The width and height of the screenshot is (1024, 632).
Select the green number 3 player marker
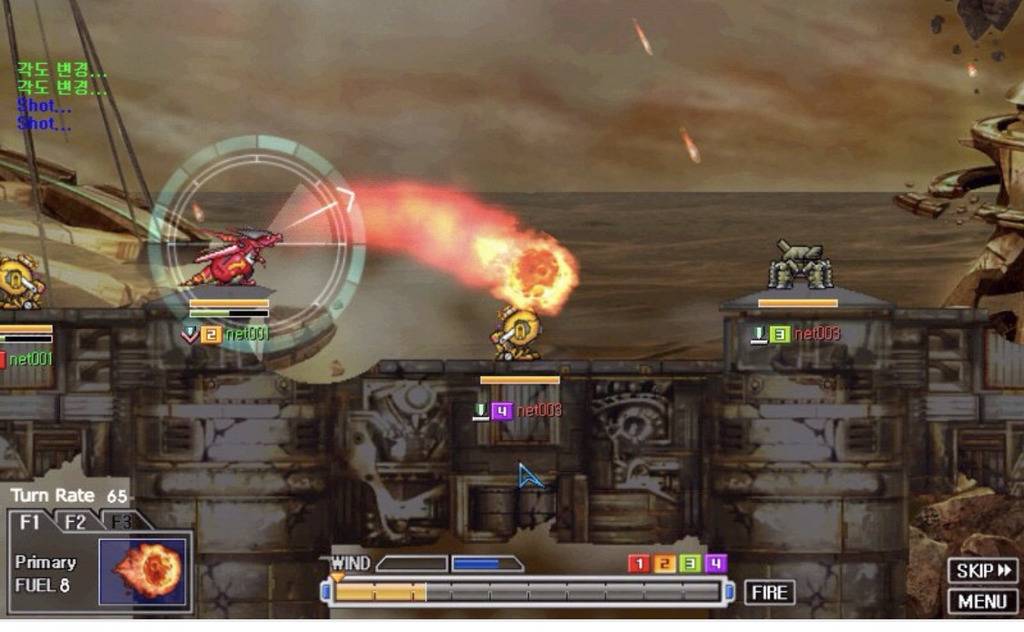coord(690,564)
